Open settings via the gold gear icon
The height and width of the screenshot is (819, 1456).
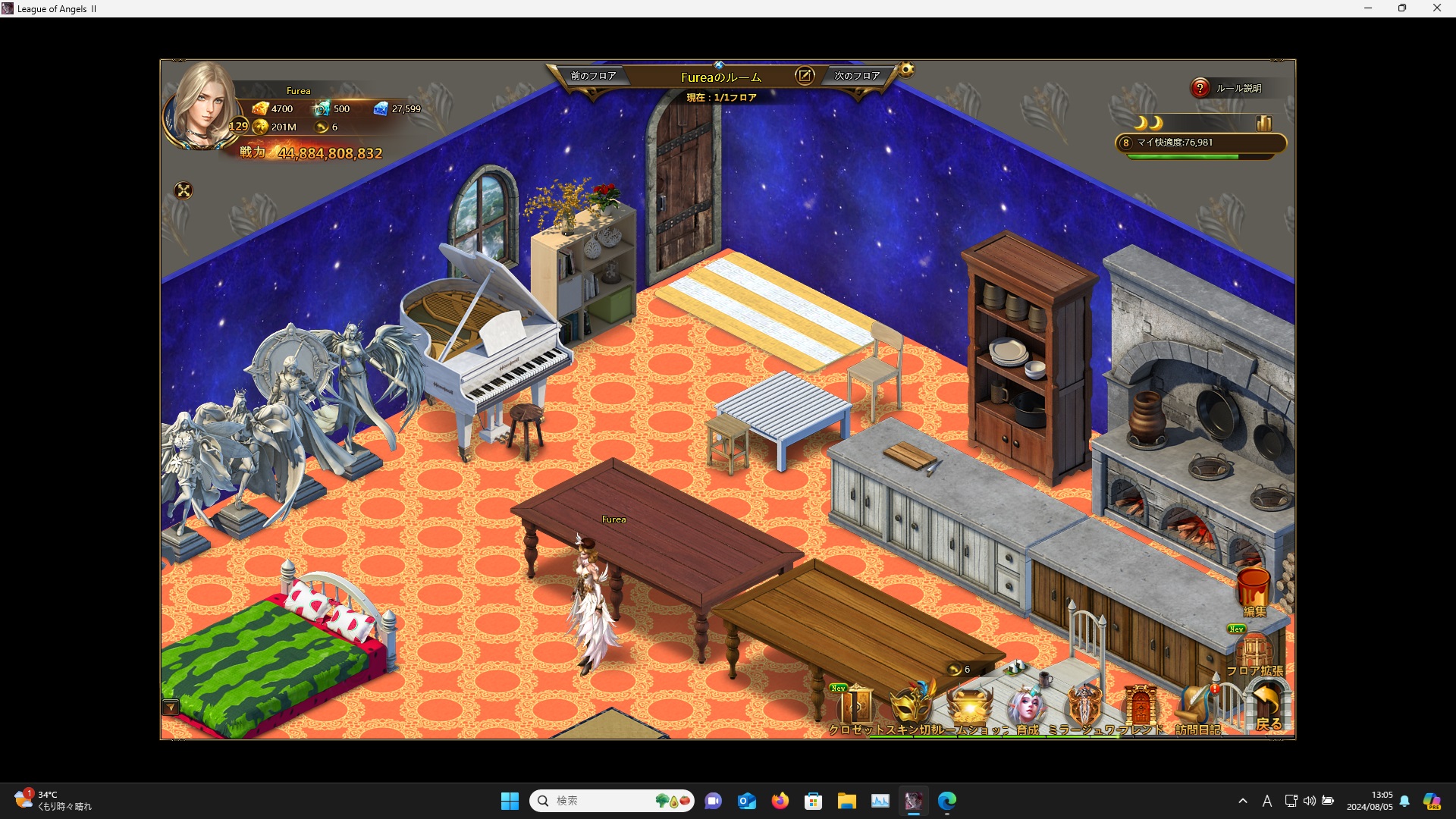[x=906, y=71]
